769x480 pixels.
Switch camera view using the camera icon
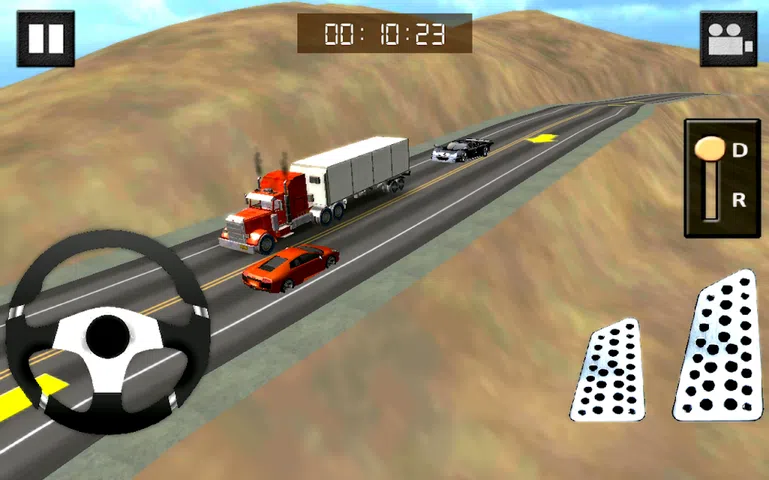727,39
